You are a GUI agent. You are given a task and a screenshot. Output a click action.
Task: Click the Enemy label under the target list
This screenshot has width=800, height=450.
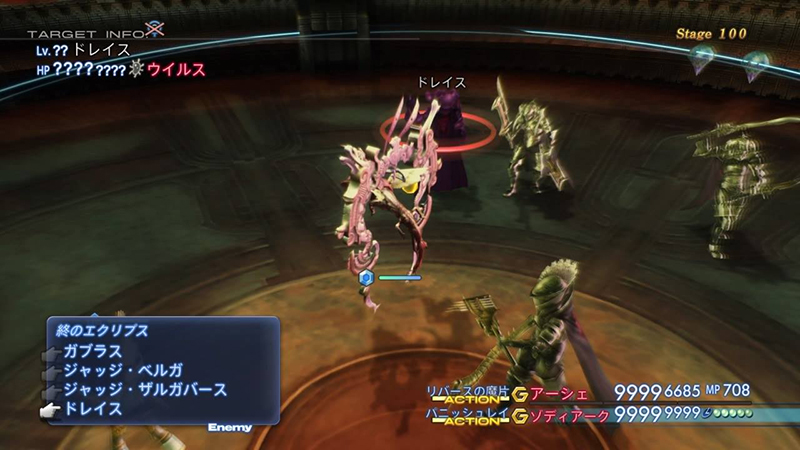(229, 428)
